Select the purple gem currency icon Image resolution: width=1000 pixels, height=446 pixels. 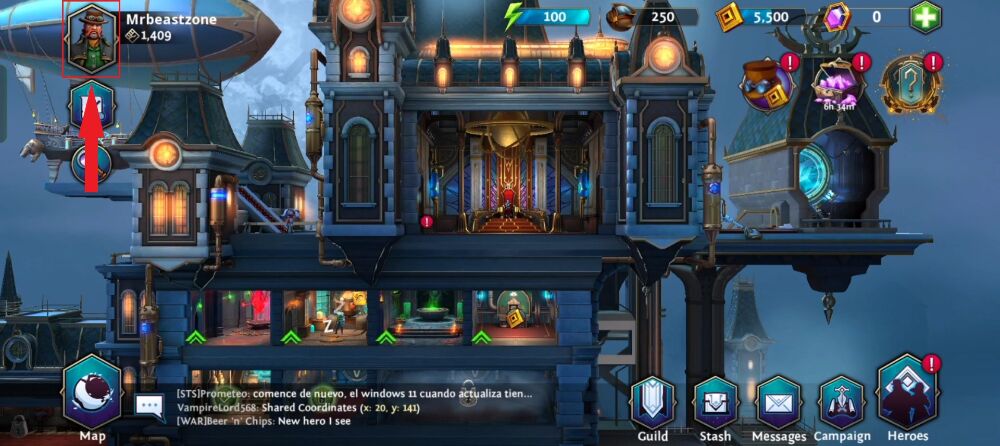point(835,17)
